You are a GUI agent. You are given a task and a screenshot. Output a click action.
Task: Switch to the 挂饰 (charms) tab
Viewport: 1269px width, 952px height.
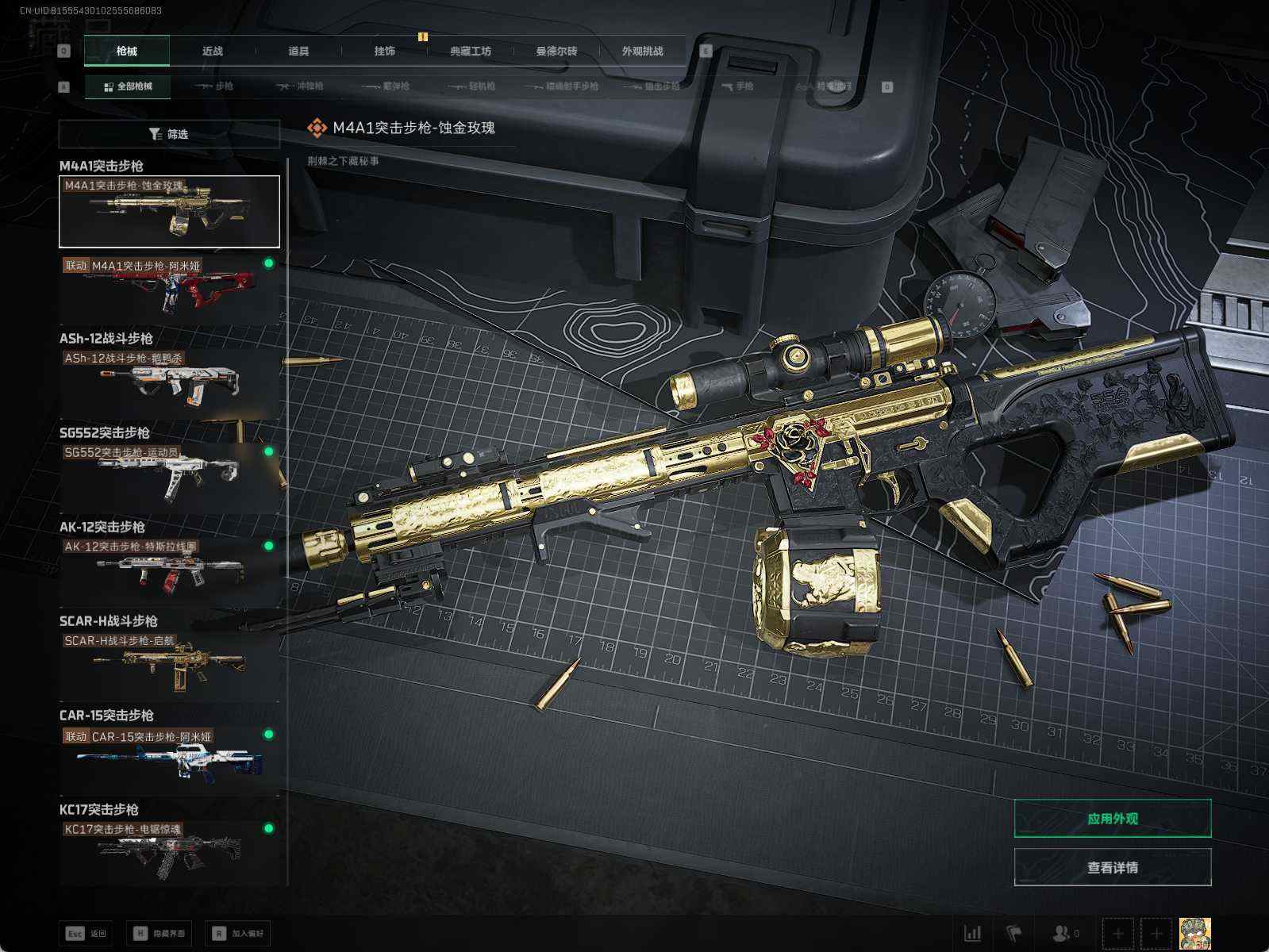(385, 52)
